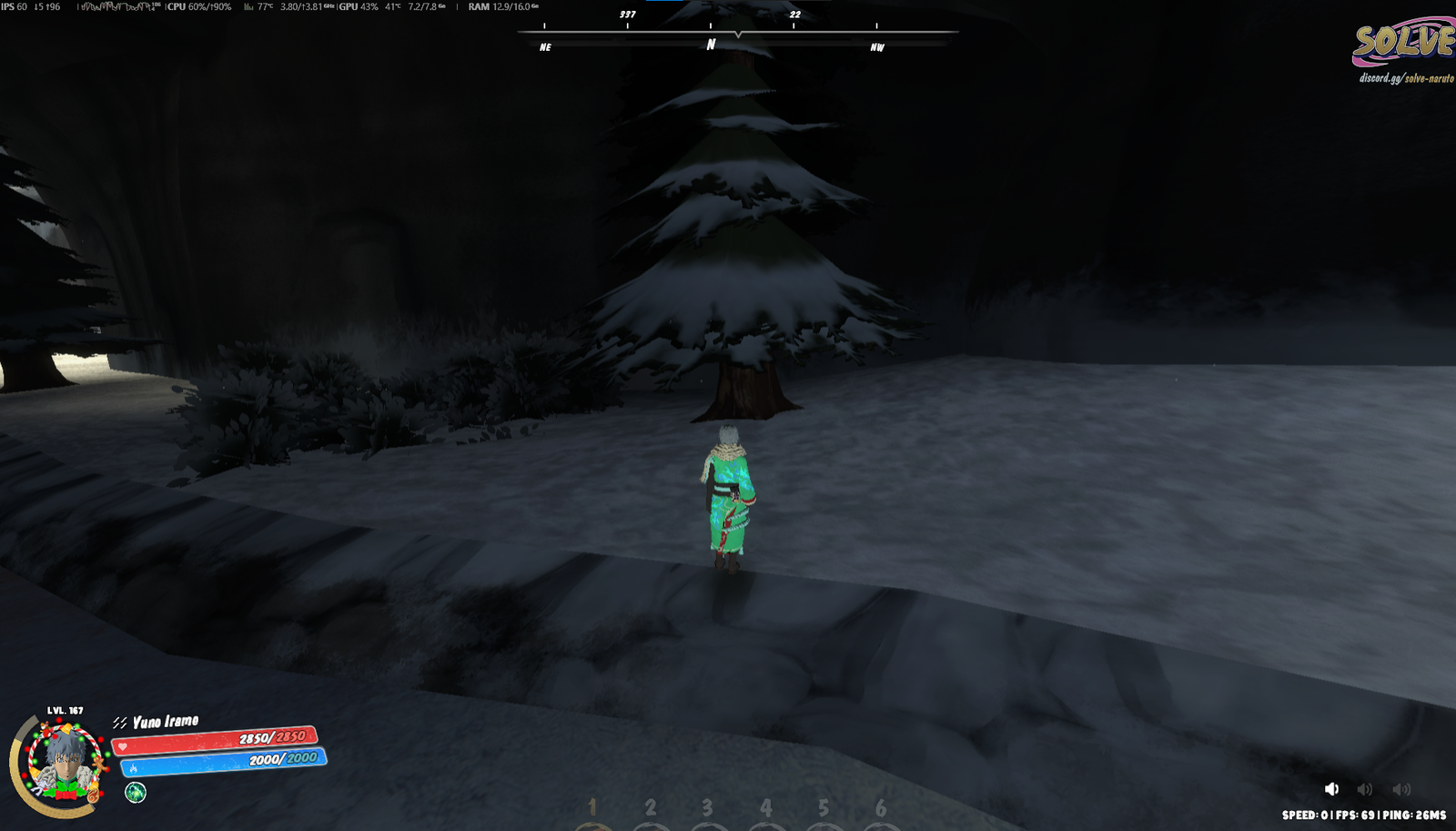Click the compass heading bar
1456x831 pixels.
(x=737, y=33)
